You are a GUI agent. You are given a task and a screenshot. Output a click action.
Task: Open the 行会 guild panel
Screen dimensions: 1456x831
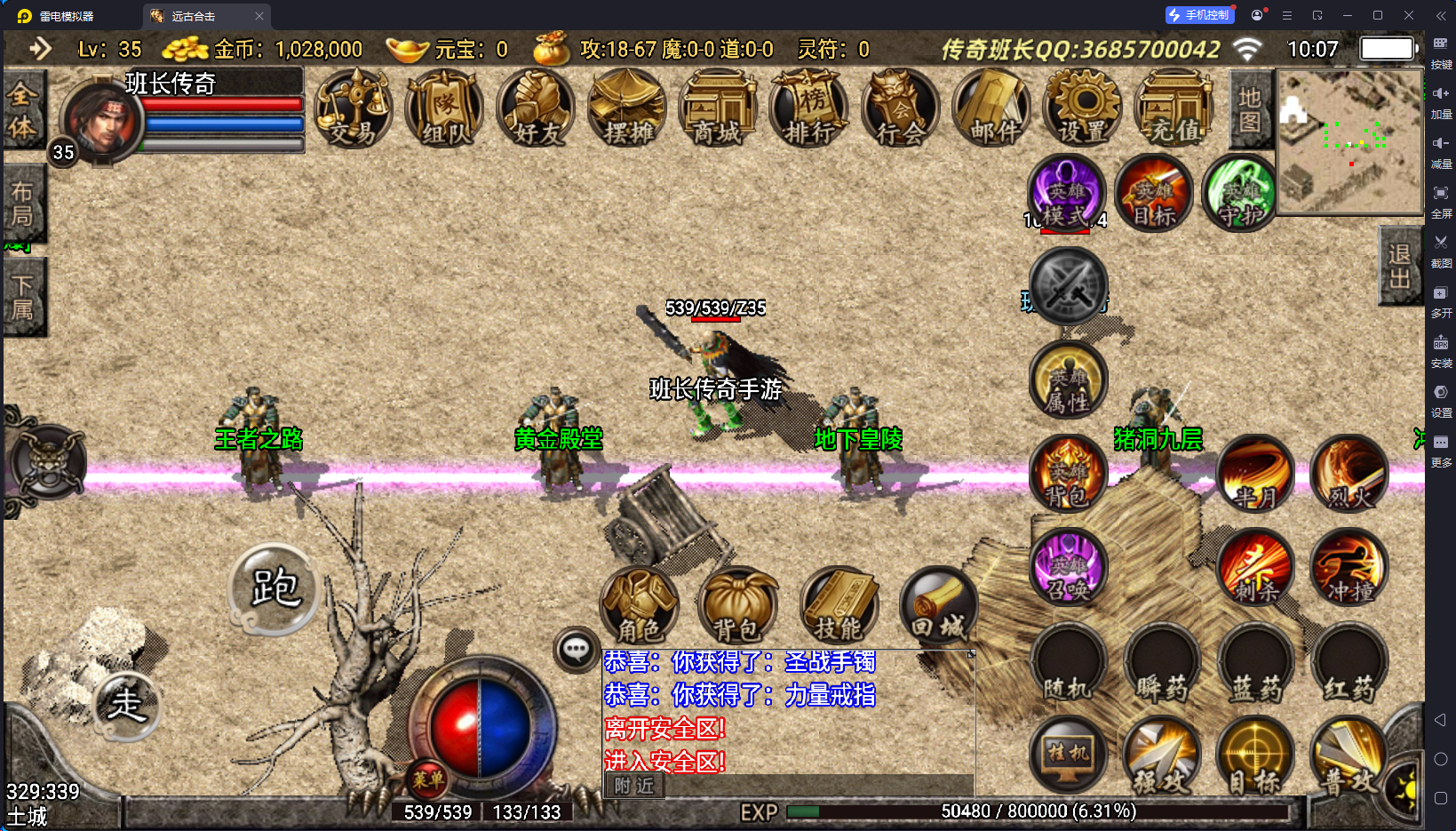(900, 109)
